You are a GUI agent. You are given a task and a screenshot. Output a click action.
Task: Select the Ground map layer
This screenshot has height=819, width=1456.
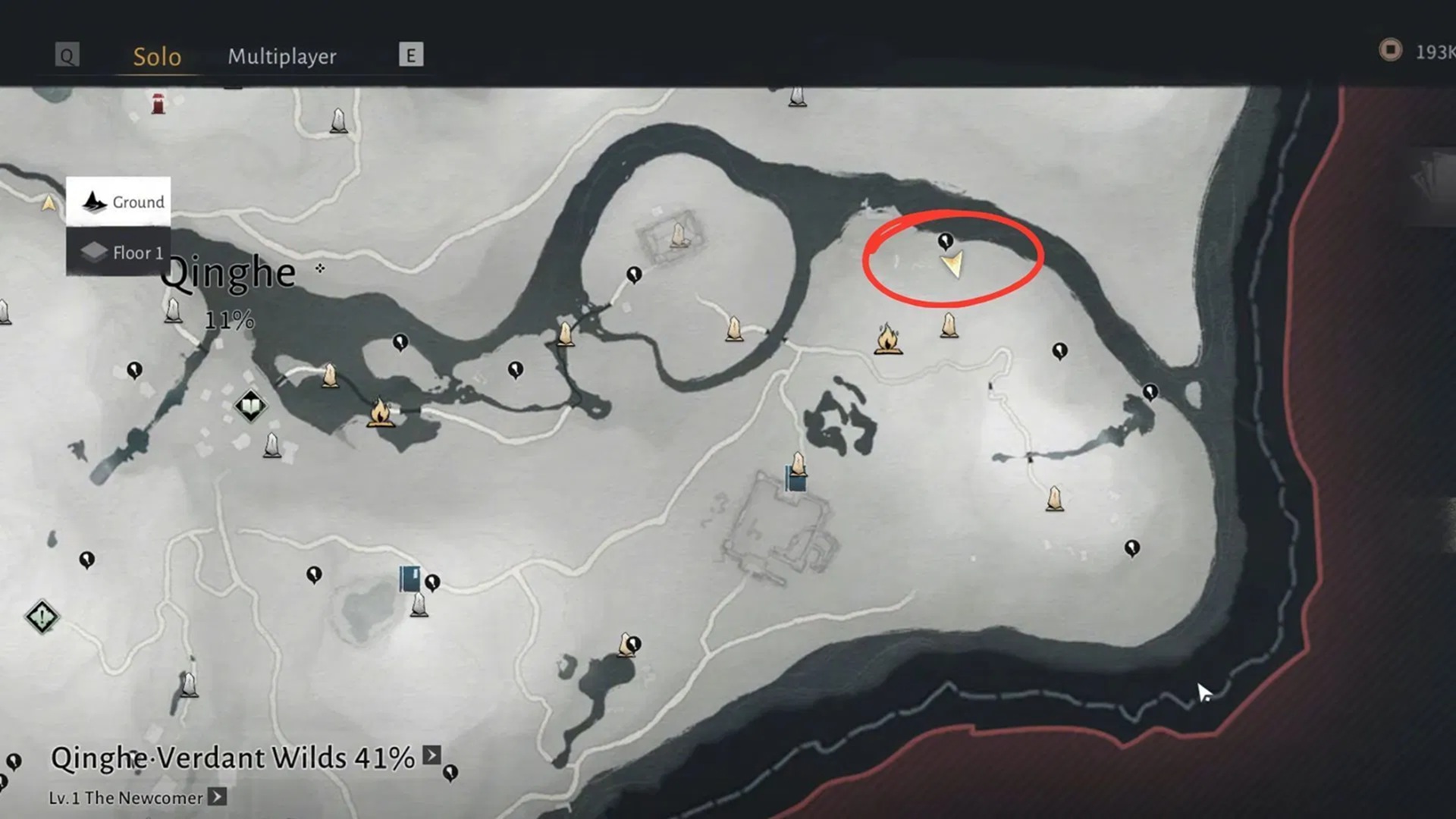(119, 202)
